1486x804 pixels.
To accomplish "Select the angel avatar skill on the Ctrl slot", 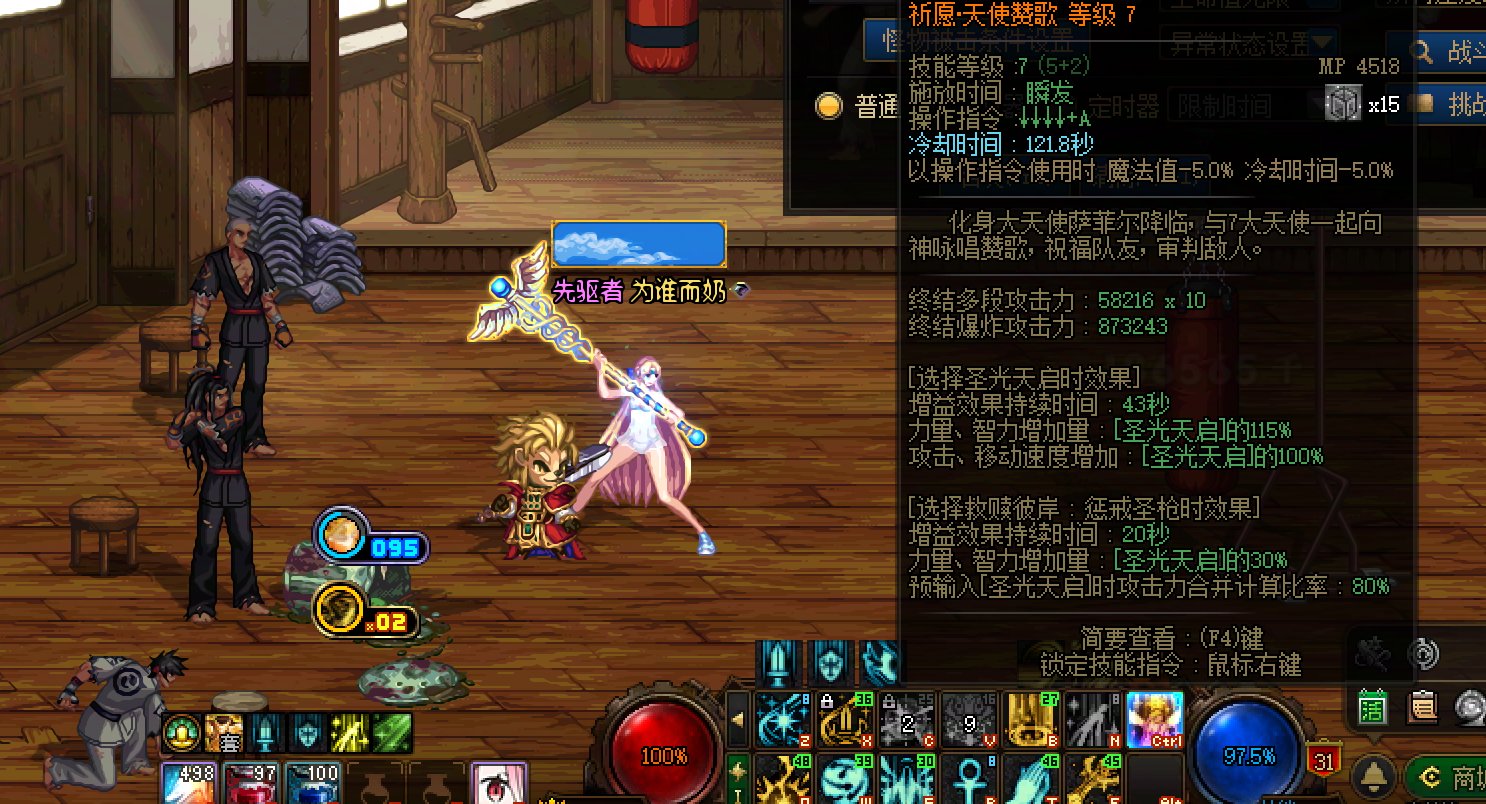I will click(1157, 720).
